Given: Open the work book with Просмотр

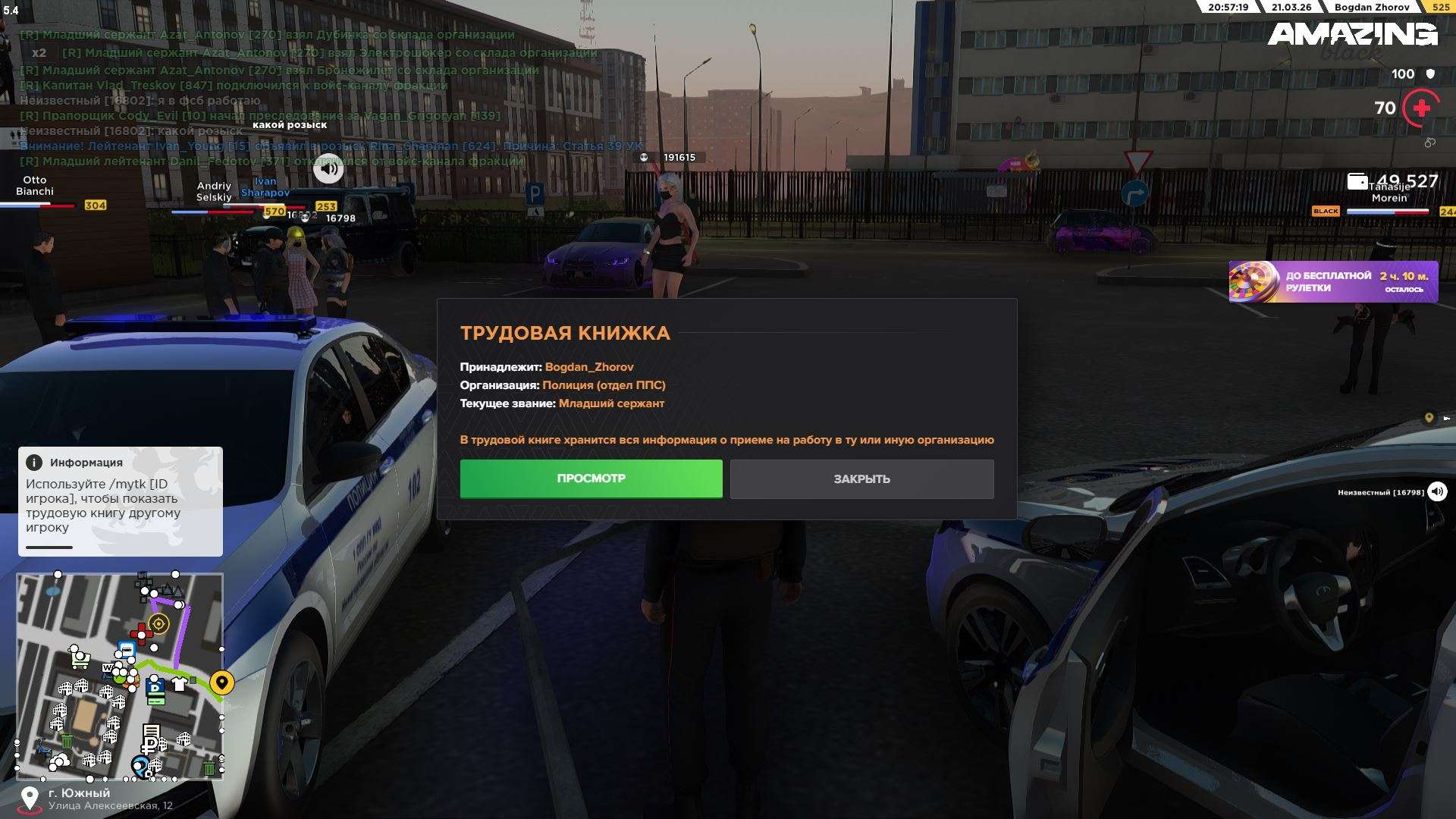Looking at the screenshot, I should [x=591, y=479].
